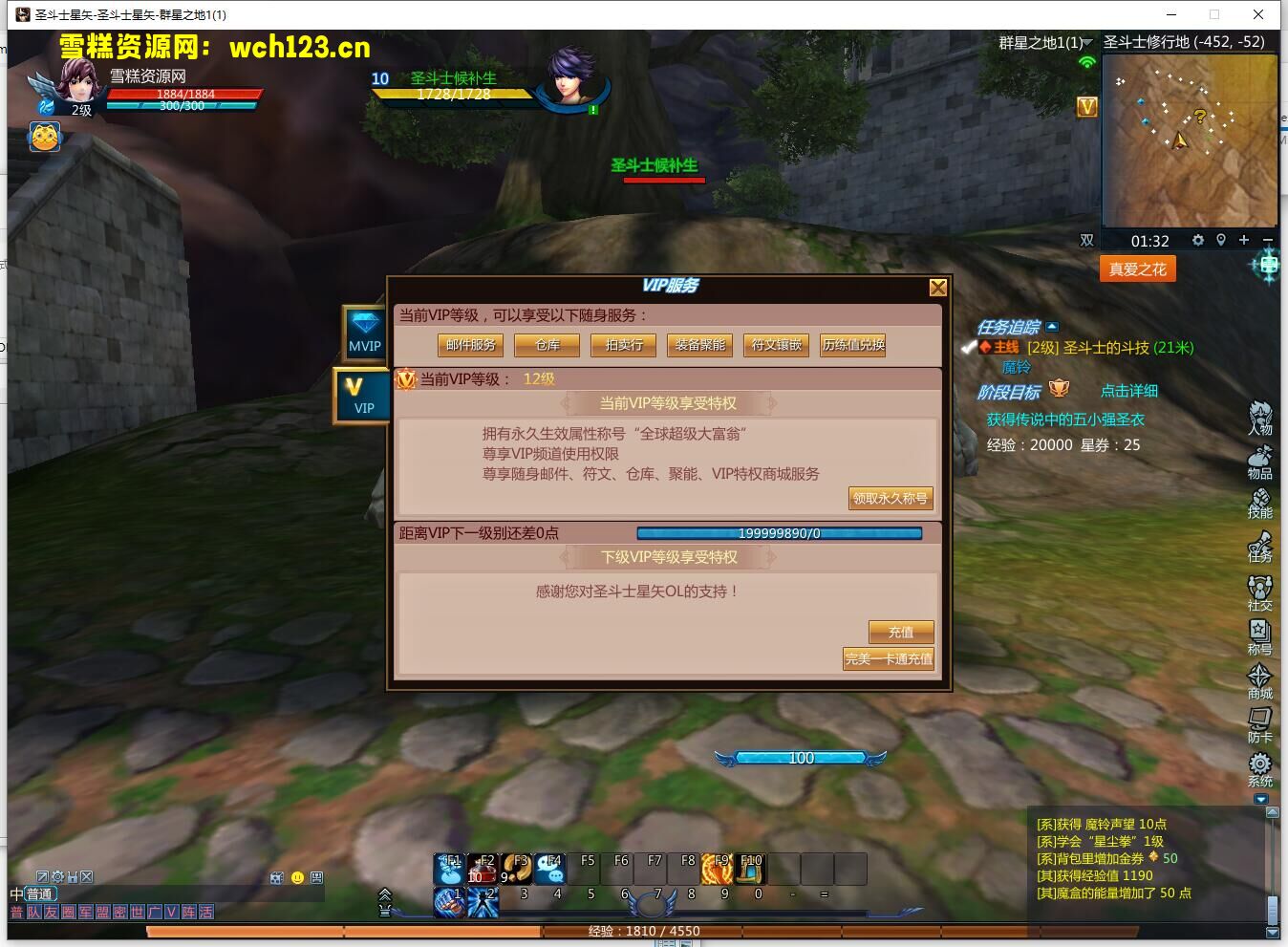Open the 人物 character panel
Viewport: 1288px width, 947px height.
click(1259, 419)
